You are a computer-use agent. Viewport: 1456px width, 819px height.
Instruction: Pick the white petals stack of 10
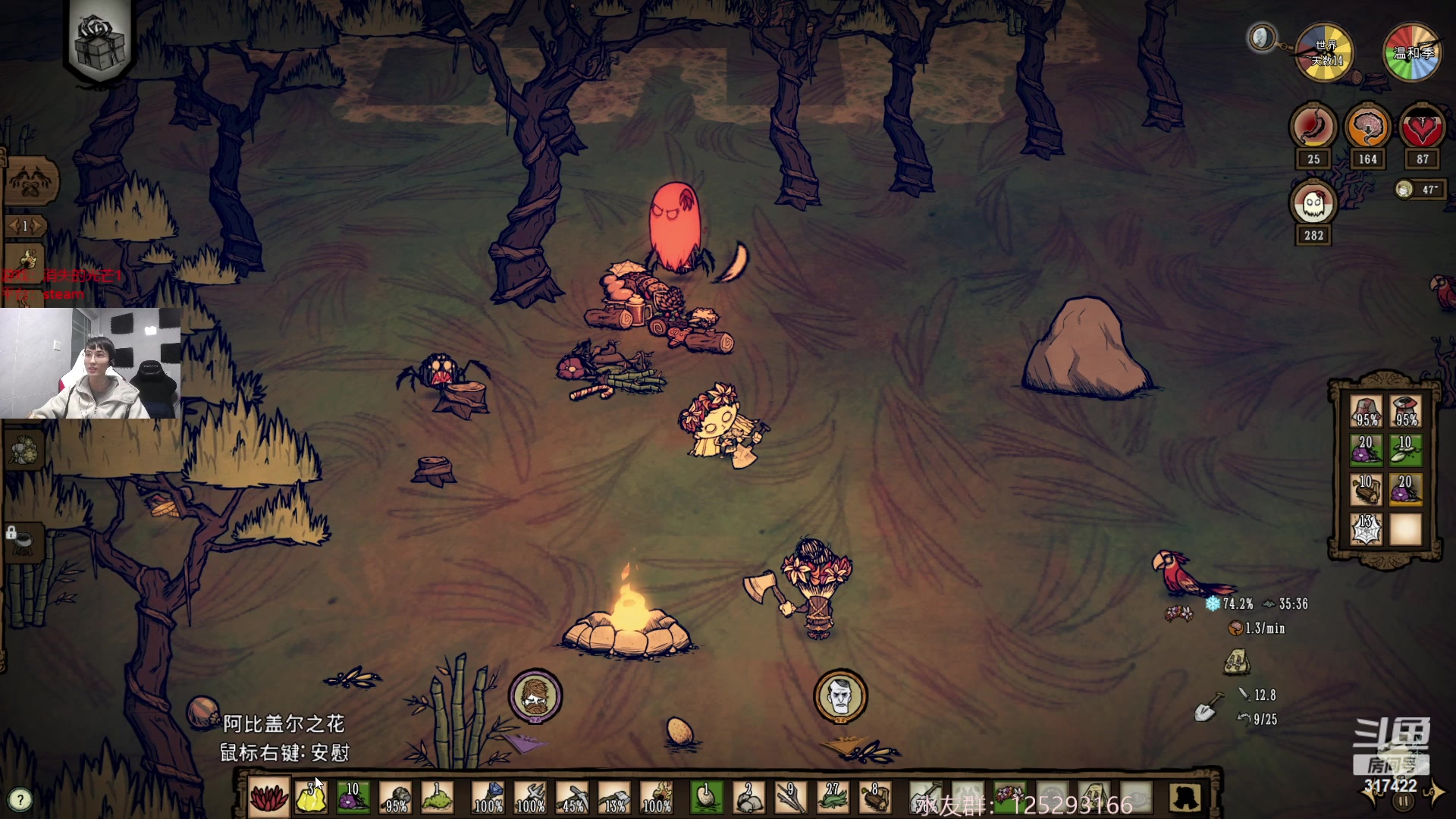click(x=1406, y=450)
